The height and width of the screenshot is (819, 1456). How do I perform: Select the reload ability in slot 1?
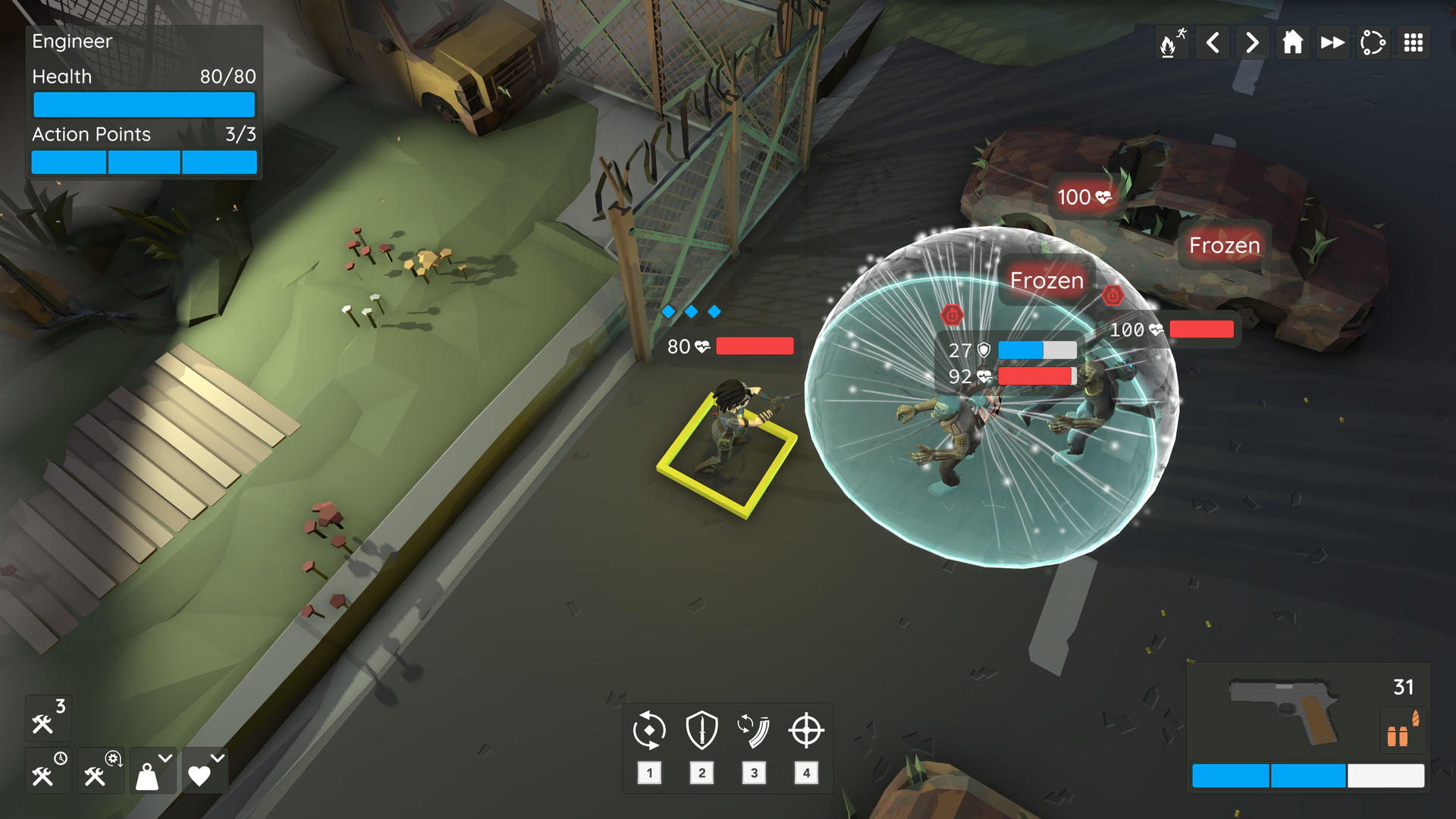648,730
